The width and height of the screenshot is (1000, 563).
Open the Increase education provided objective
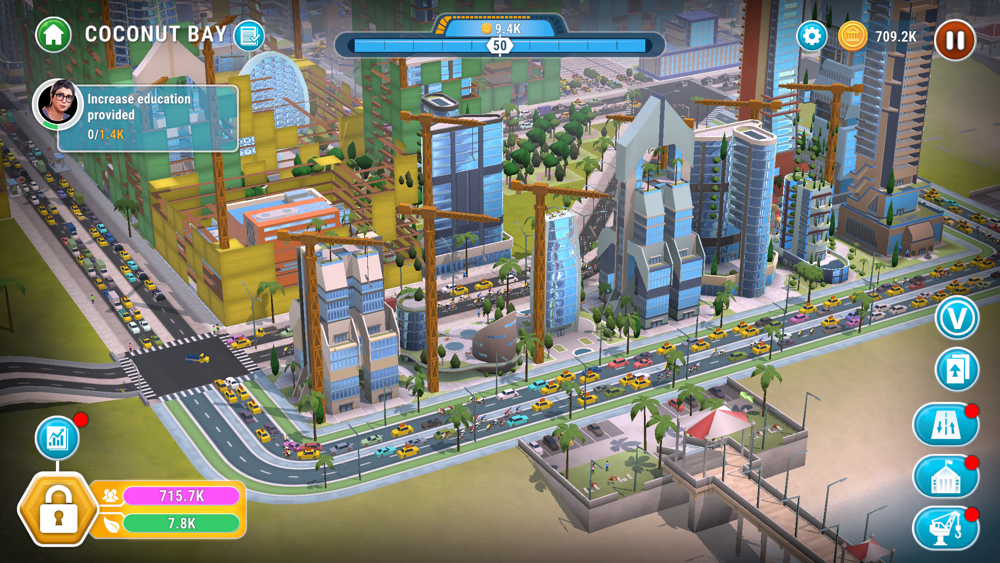pyautogui.click(x=160, y=117)
